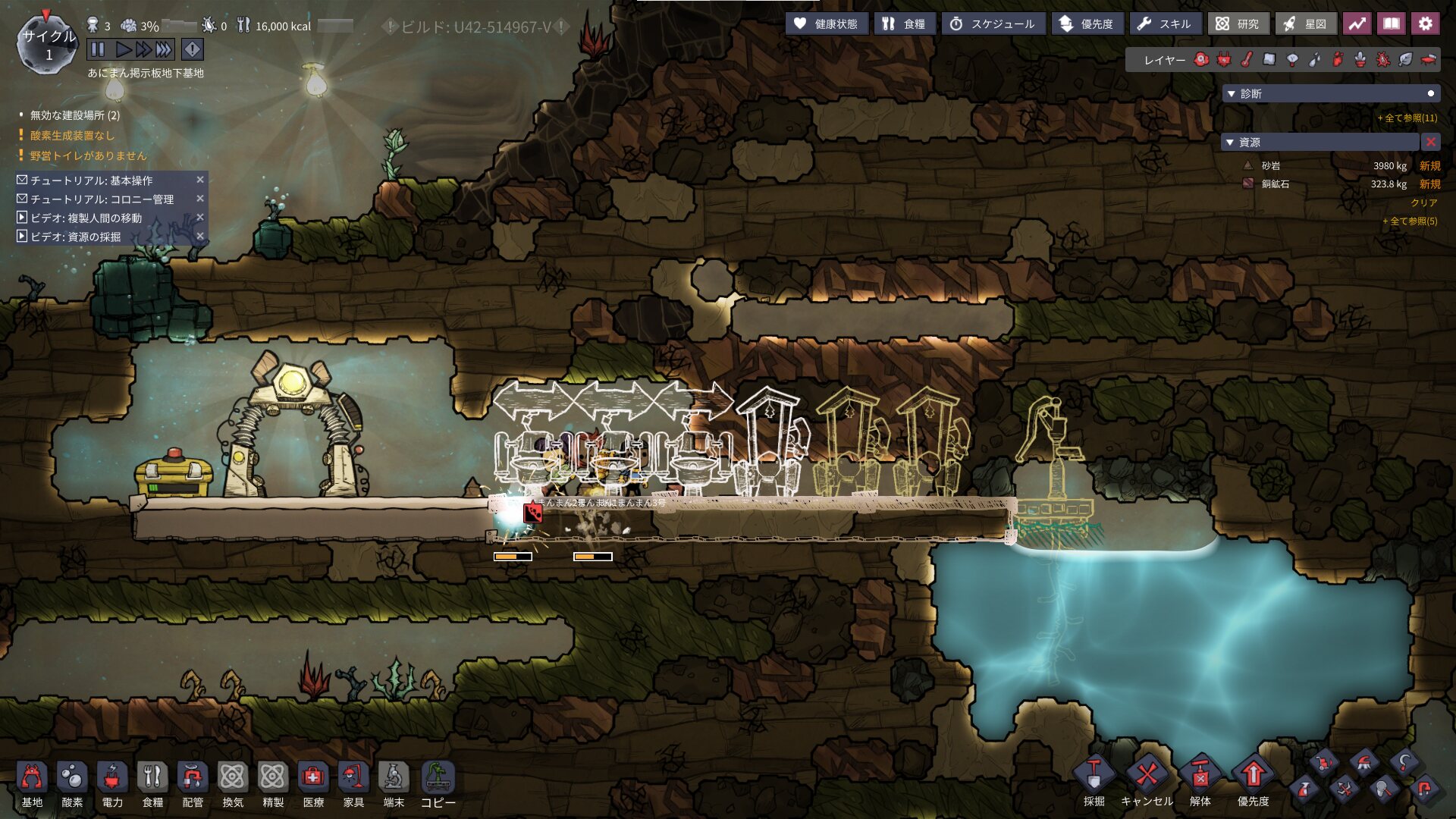Open the 星図 starmap screen
1456x819 pixels.
coord(1306,24)
